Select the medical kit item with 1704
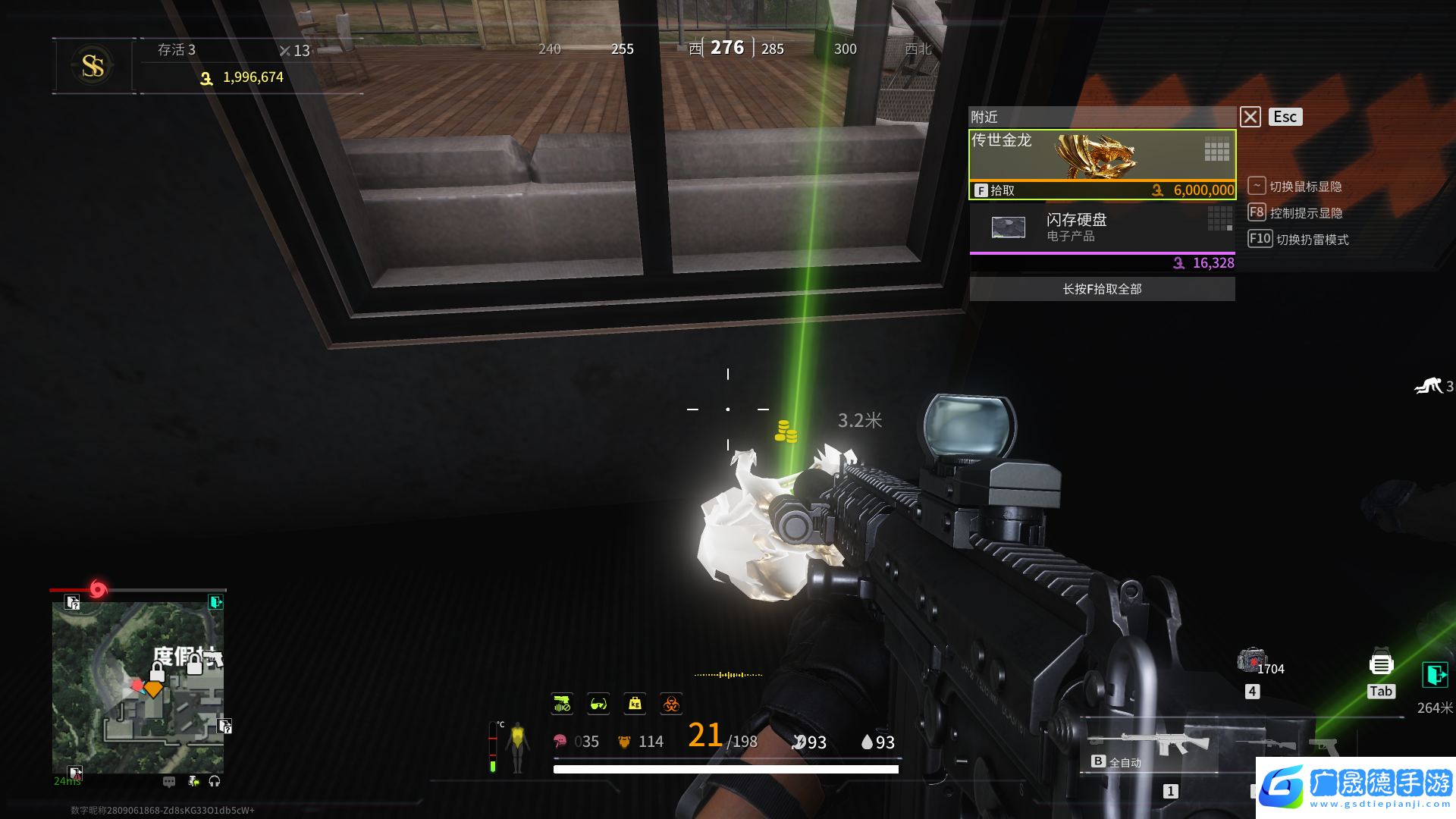This screenshot has width=1456, height=819. pos(1252,661)
